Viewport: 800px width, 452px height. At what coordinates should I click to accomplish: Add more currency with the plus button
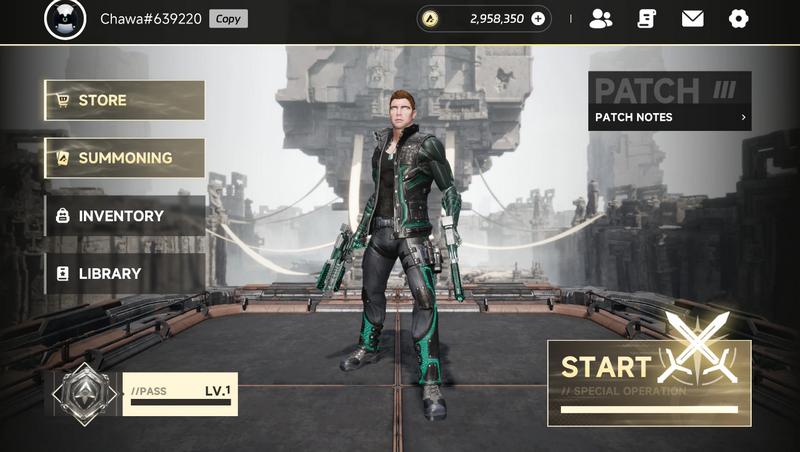coord(538,18)
